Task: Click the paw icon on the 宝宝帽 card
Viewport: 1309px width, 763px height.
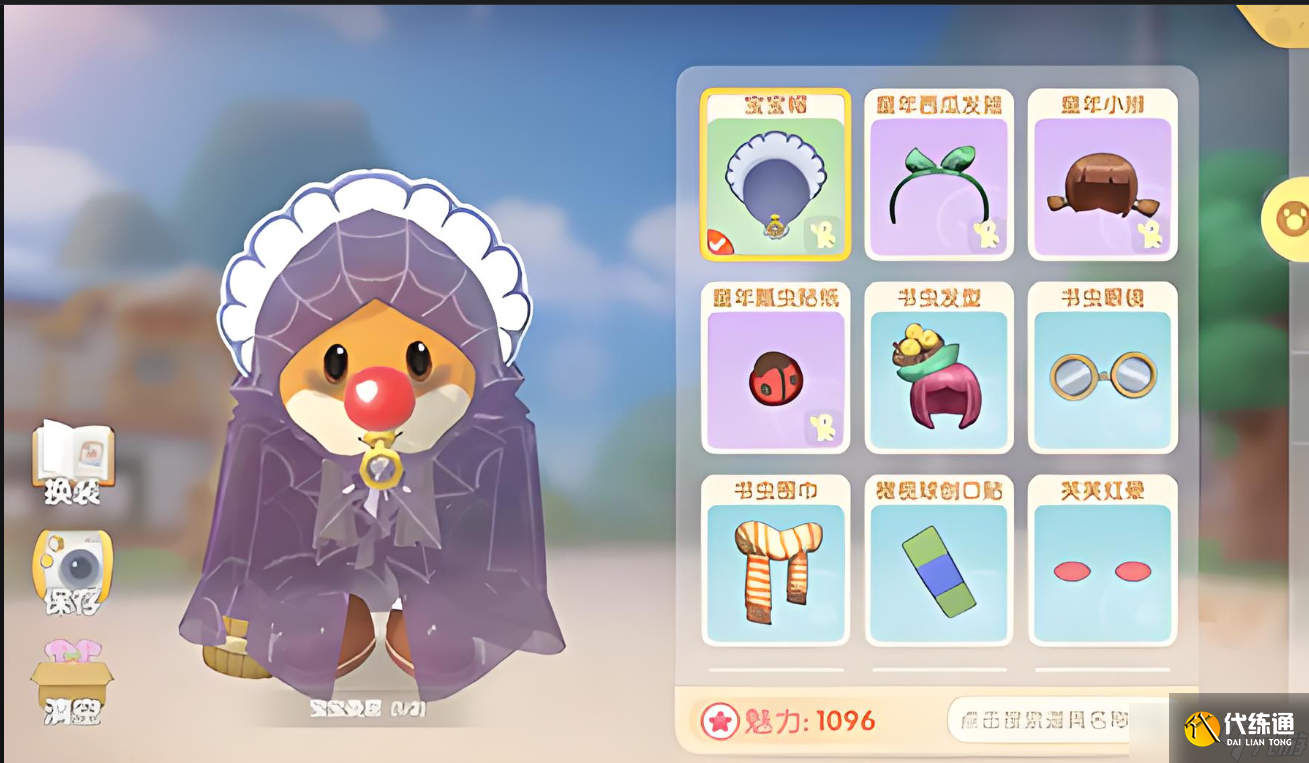Action: point(823,236)
